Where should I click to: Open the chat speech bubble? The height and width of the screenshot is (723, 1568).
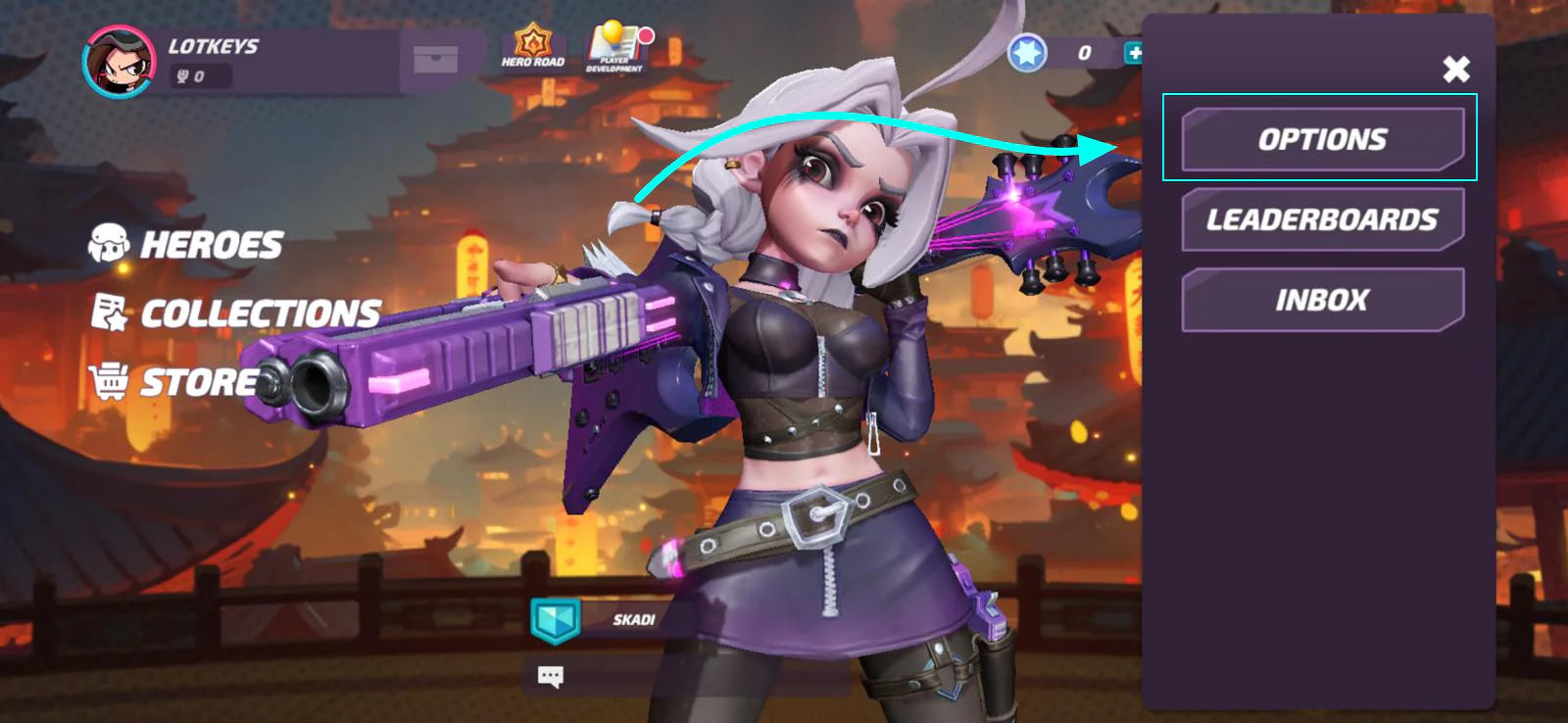[550, 676]
